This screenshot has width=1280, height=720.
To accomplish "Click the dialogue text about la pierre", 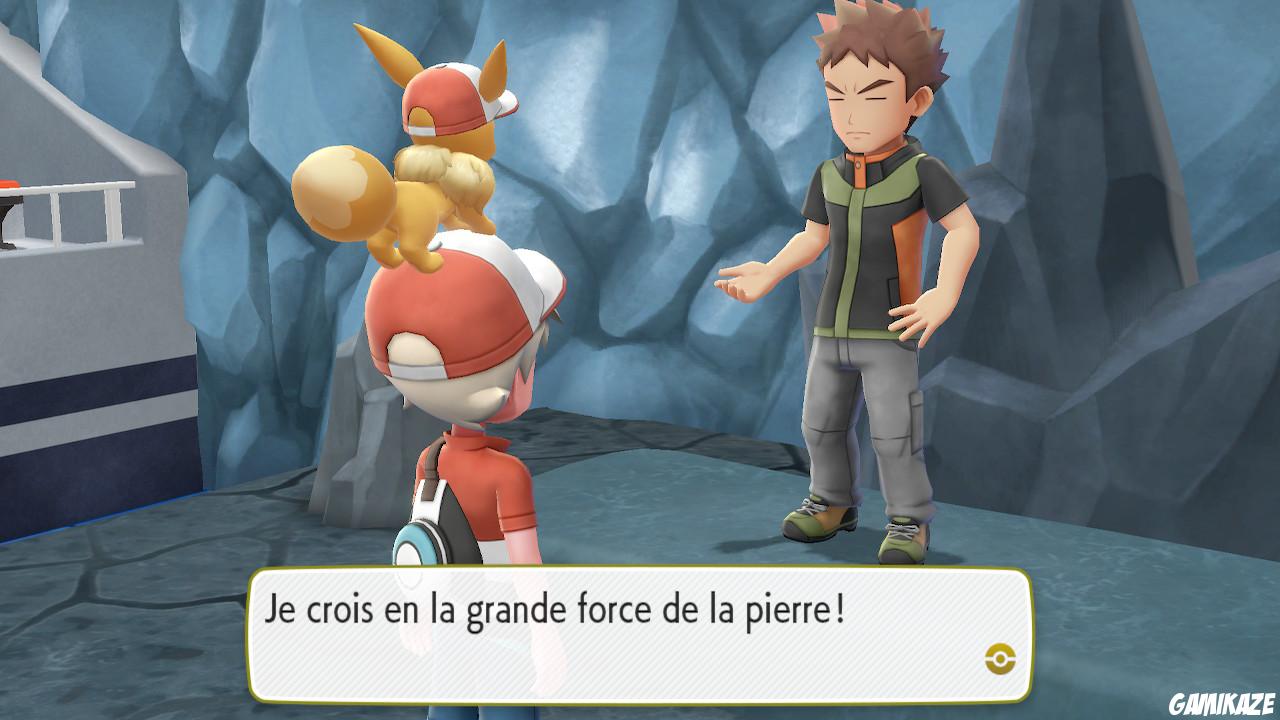I will pyautogui.click(x=555, y=606).
